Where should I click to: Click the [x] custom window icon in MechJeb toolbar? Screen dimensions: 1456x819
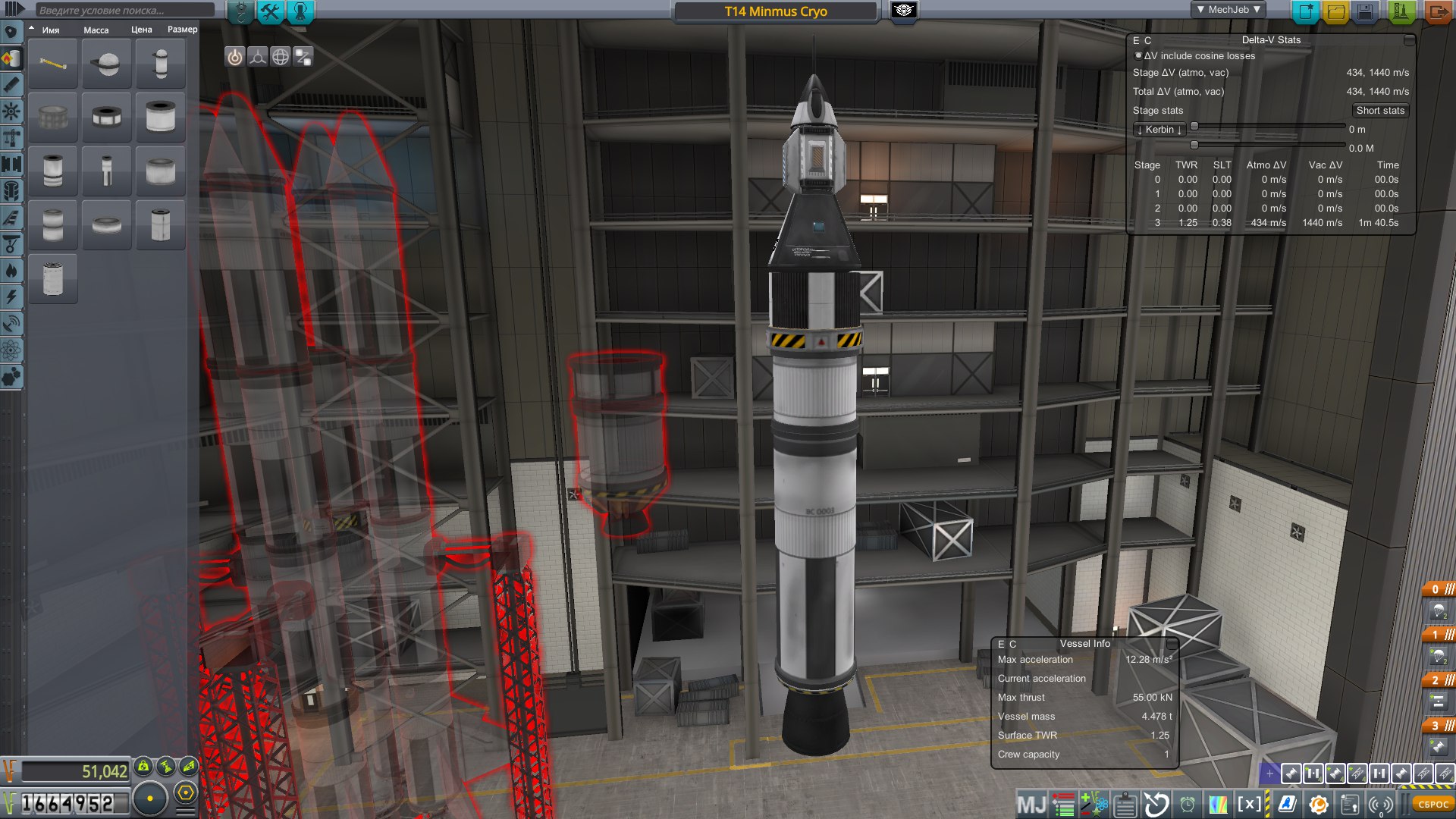click(x=1250, y=805)
